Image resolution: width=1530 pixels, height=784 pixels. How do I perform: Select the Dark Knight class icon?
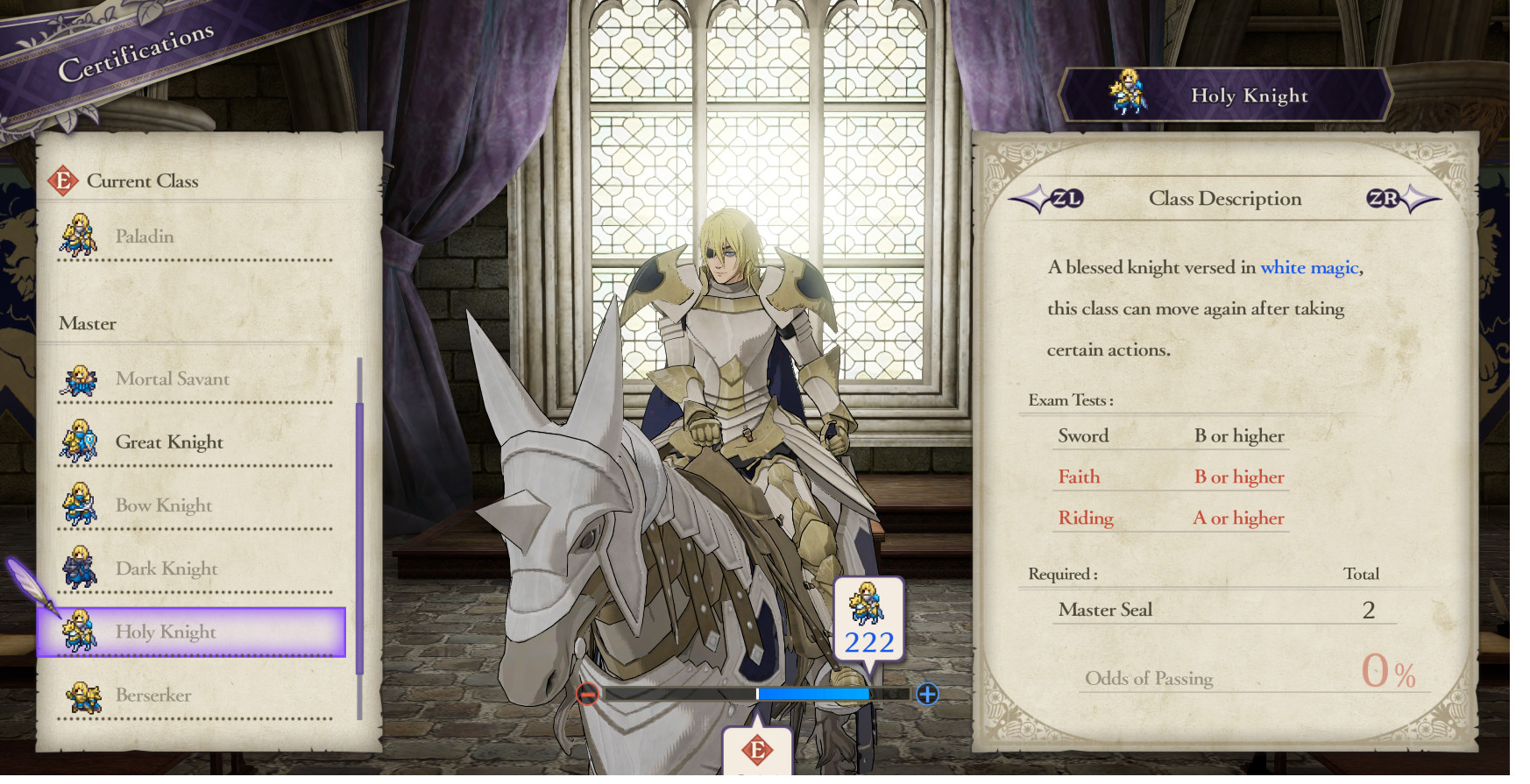pyautogui.click(x=81, y=568)
